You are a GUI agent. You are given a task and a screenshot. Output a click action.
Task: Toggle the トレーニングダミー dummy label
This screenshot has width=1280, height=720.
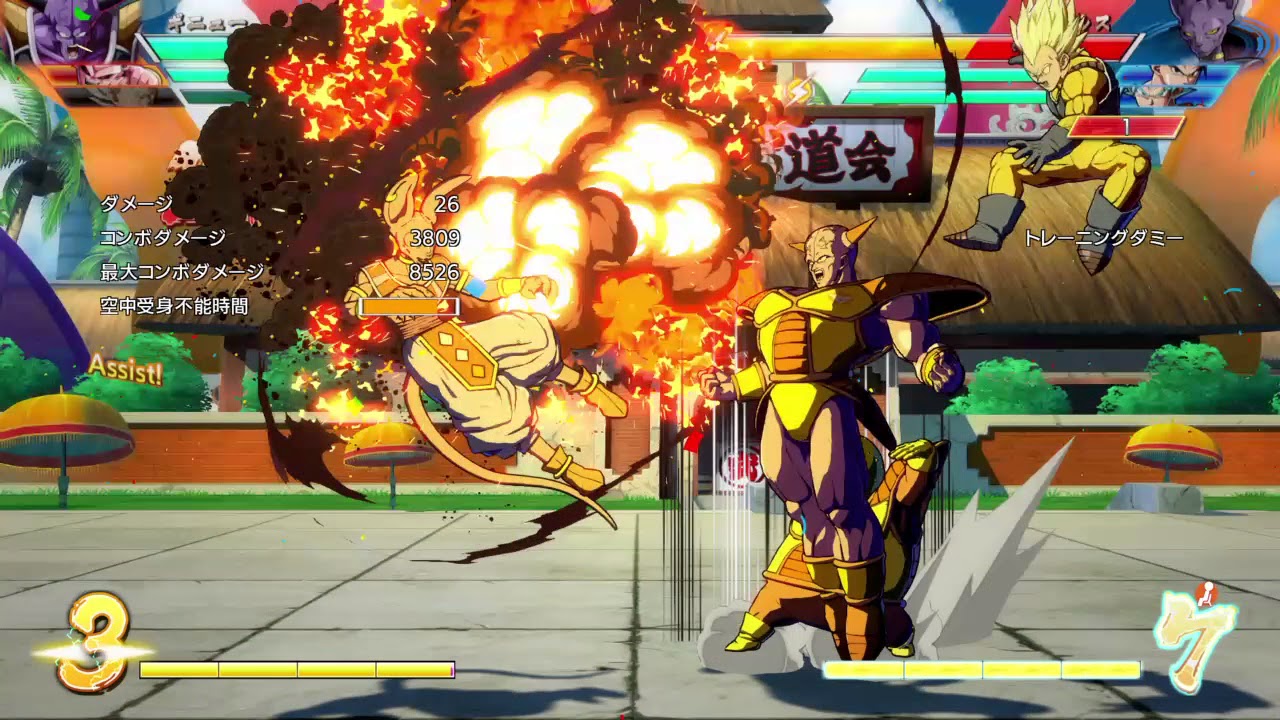click(1104, 239)
